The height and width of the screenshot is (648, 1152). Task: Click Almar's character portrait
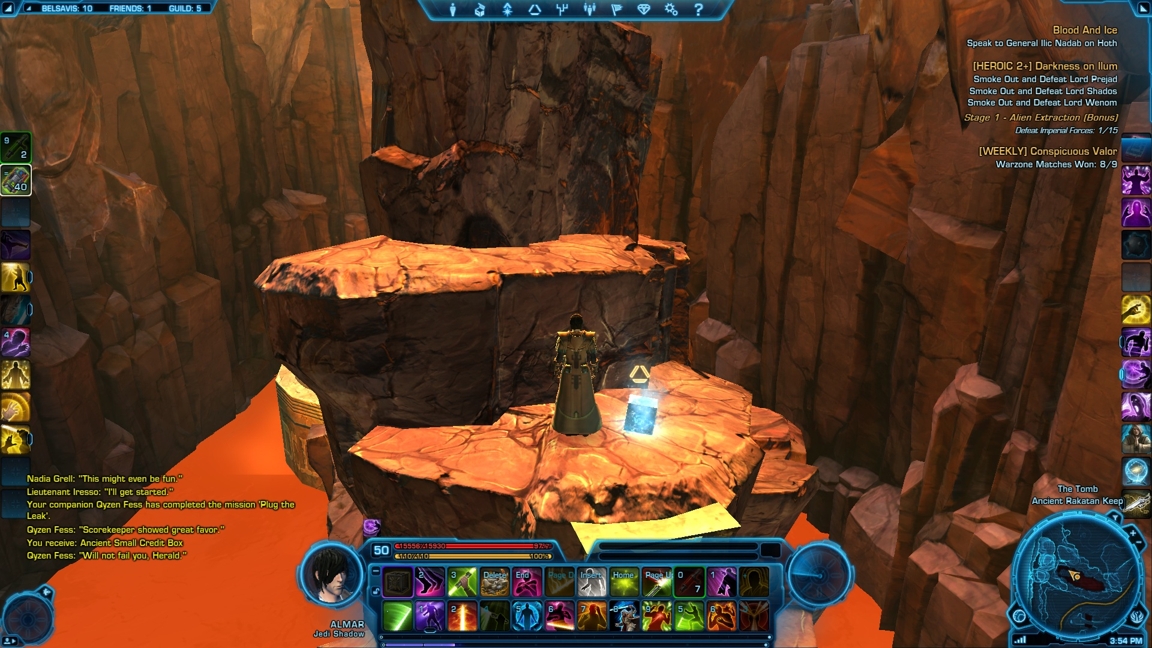(334, 574)
